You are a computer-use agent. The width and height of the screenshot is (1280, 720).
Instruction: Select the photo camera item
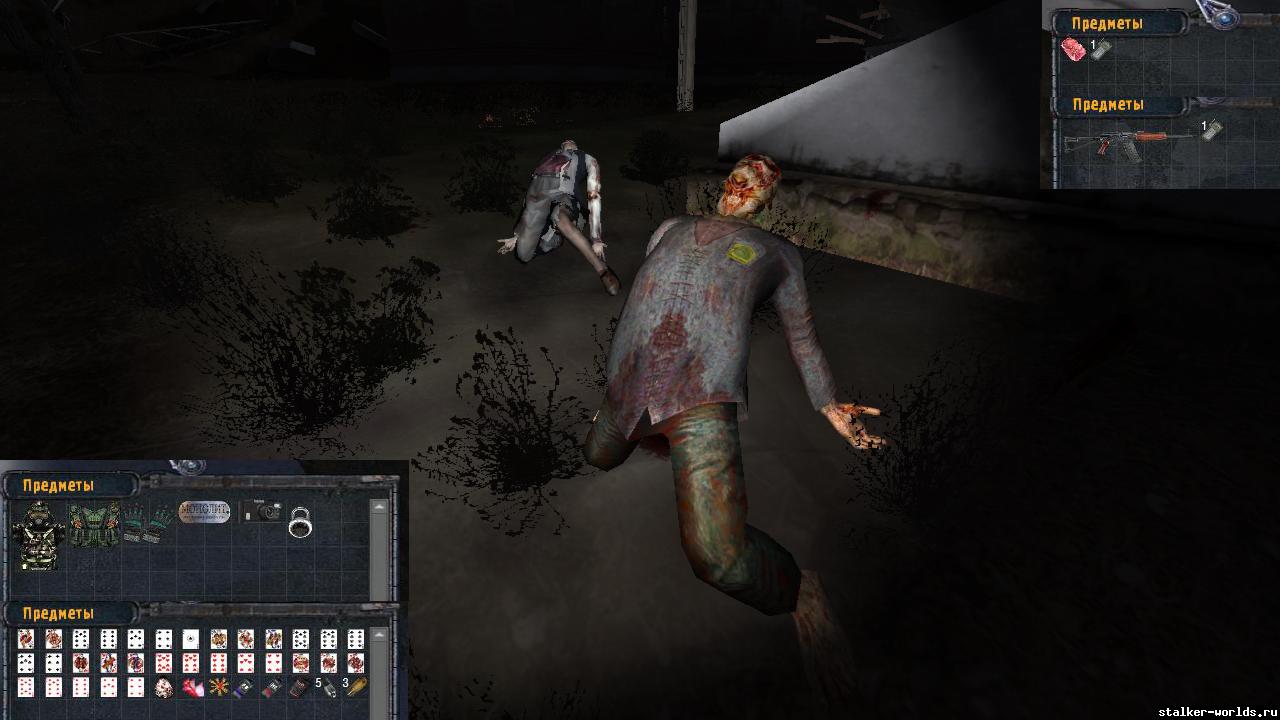tap(263, 511)
